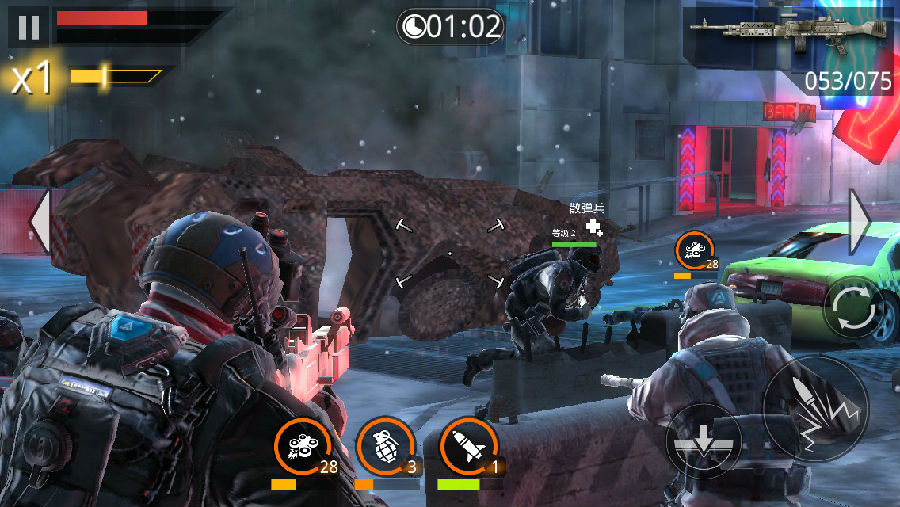
Task: Pause the game
Action: (x=27, y=26)
